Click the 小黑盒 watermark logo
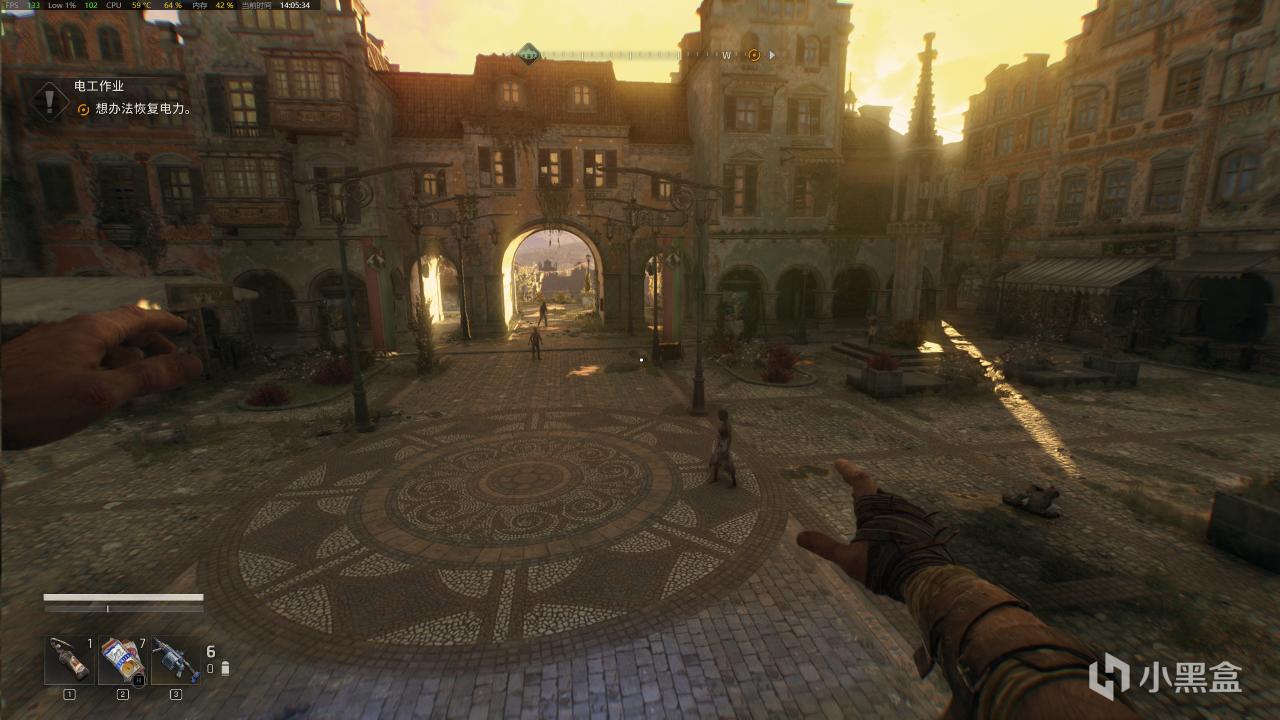Viewport: 1280px width, 720px height. pyautogui.click(x=1165, y=678)
